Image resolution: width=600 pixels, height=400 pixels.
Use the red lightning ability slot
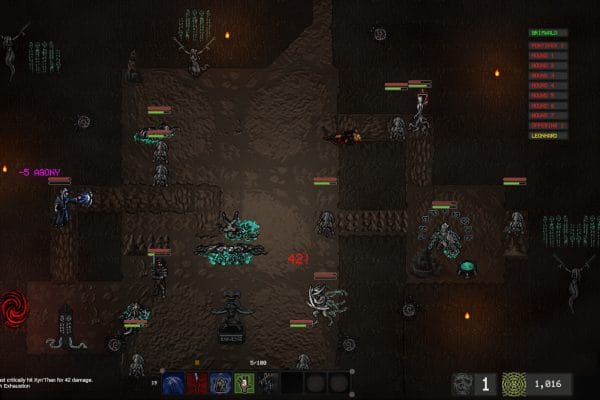(196, 382)
